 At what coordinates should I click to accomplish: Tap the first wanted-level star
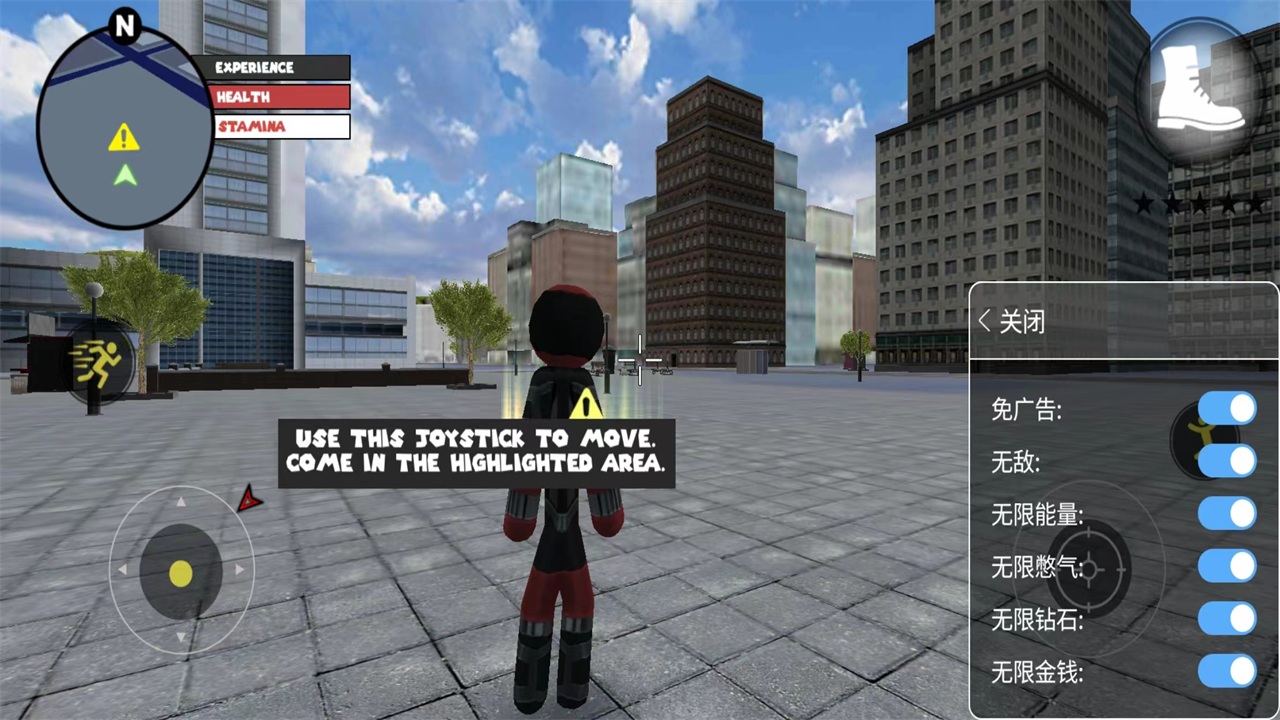[1143, 204]
